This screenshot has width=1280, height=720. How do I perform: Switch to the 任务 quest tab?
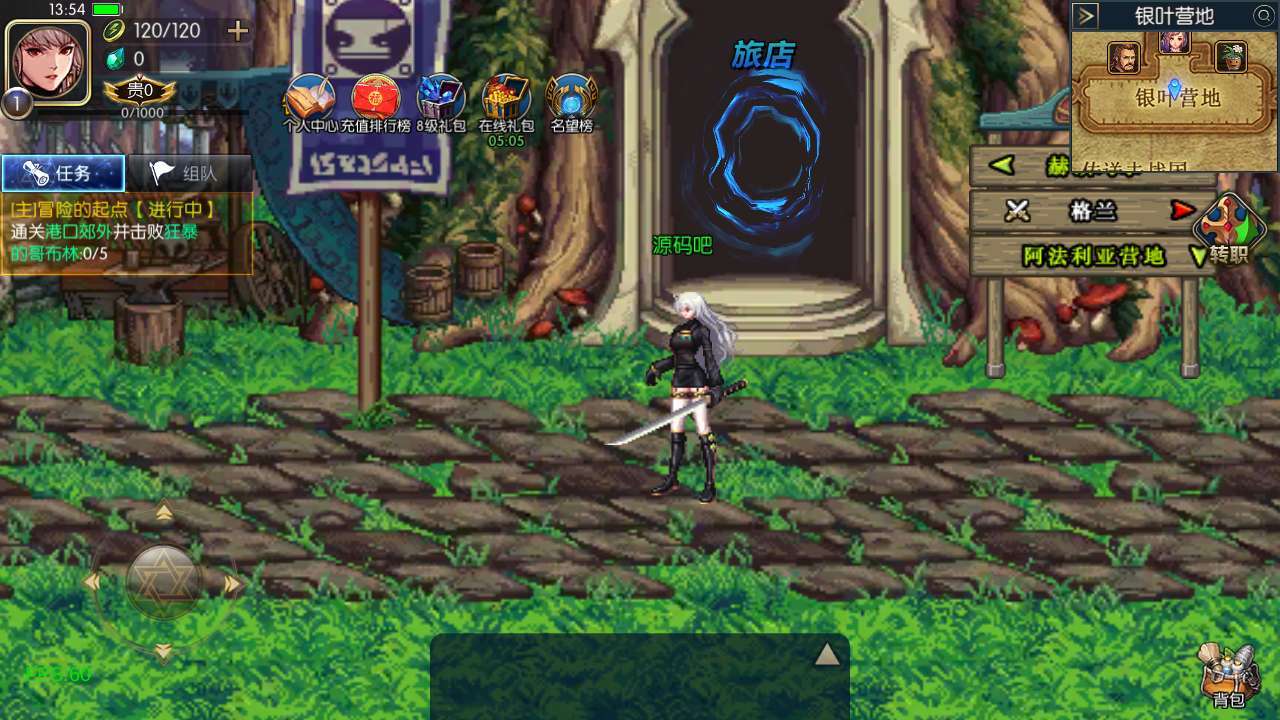[x=63, y=172]
